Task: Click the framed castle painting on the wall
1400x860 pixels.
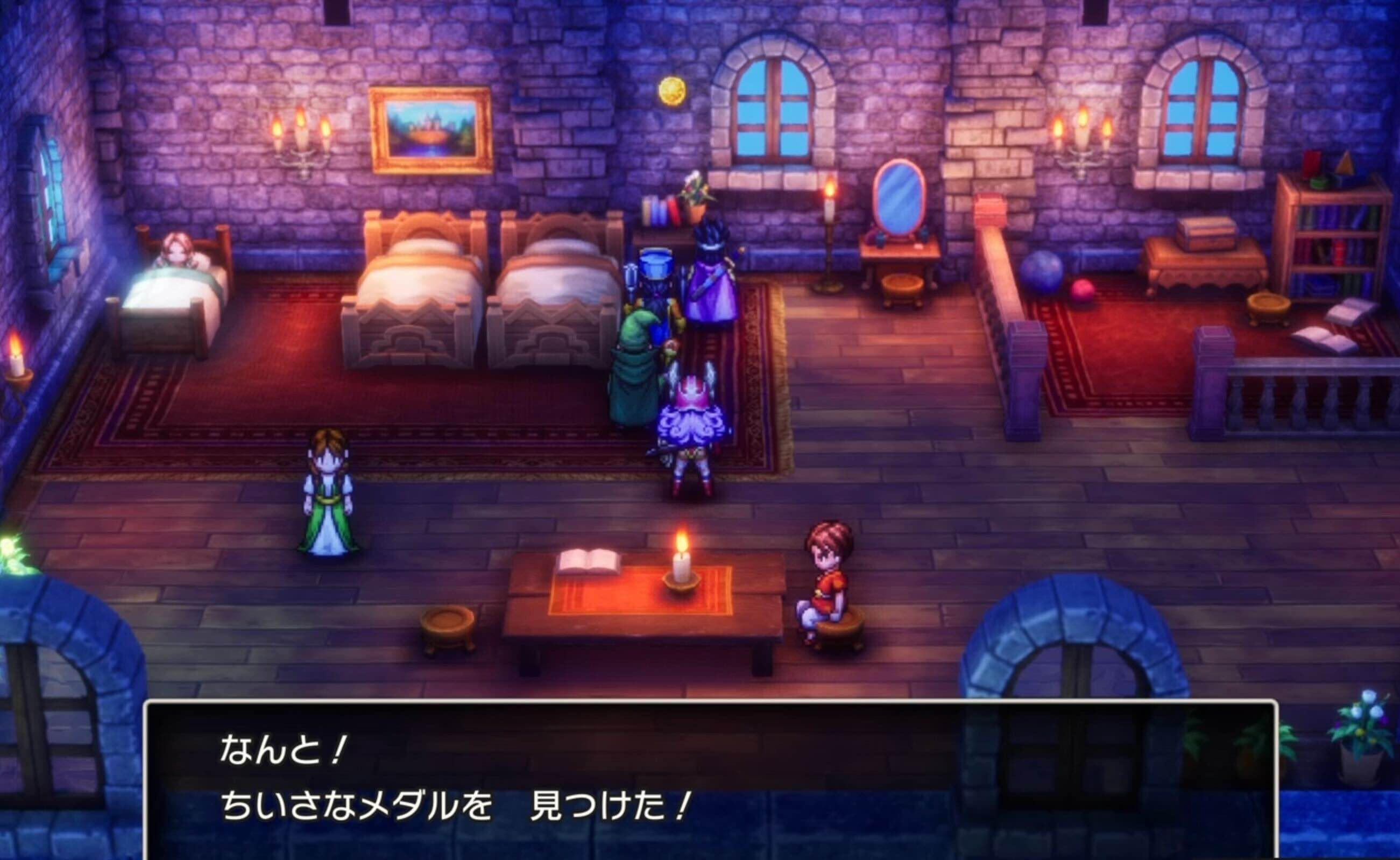Action: coord(429,125)
